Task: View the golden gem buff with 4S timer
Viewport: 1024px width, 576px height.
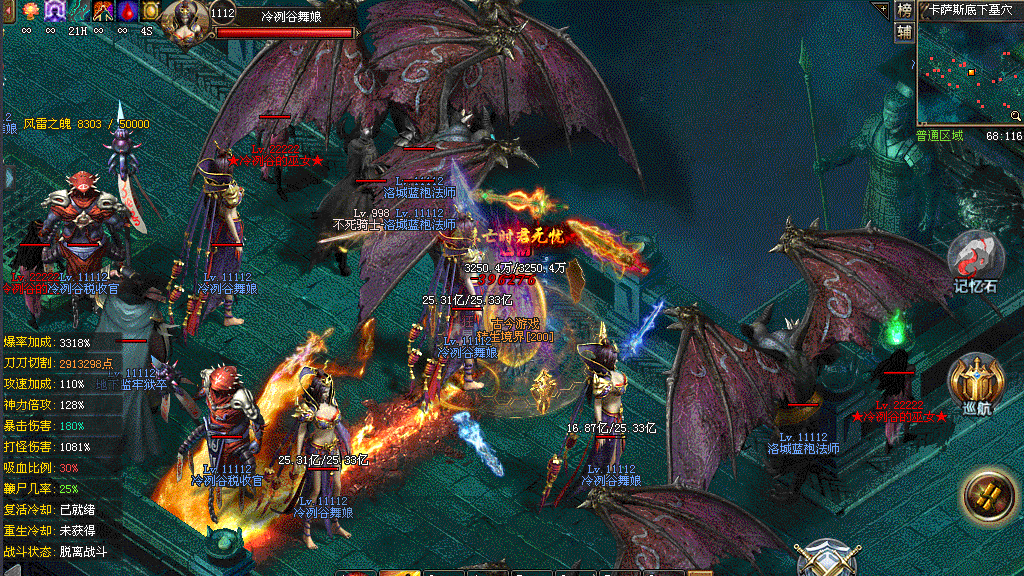Action: (x=150, y=11)
